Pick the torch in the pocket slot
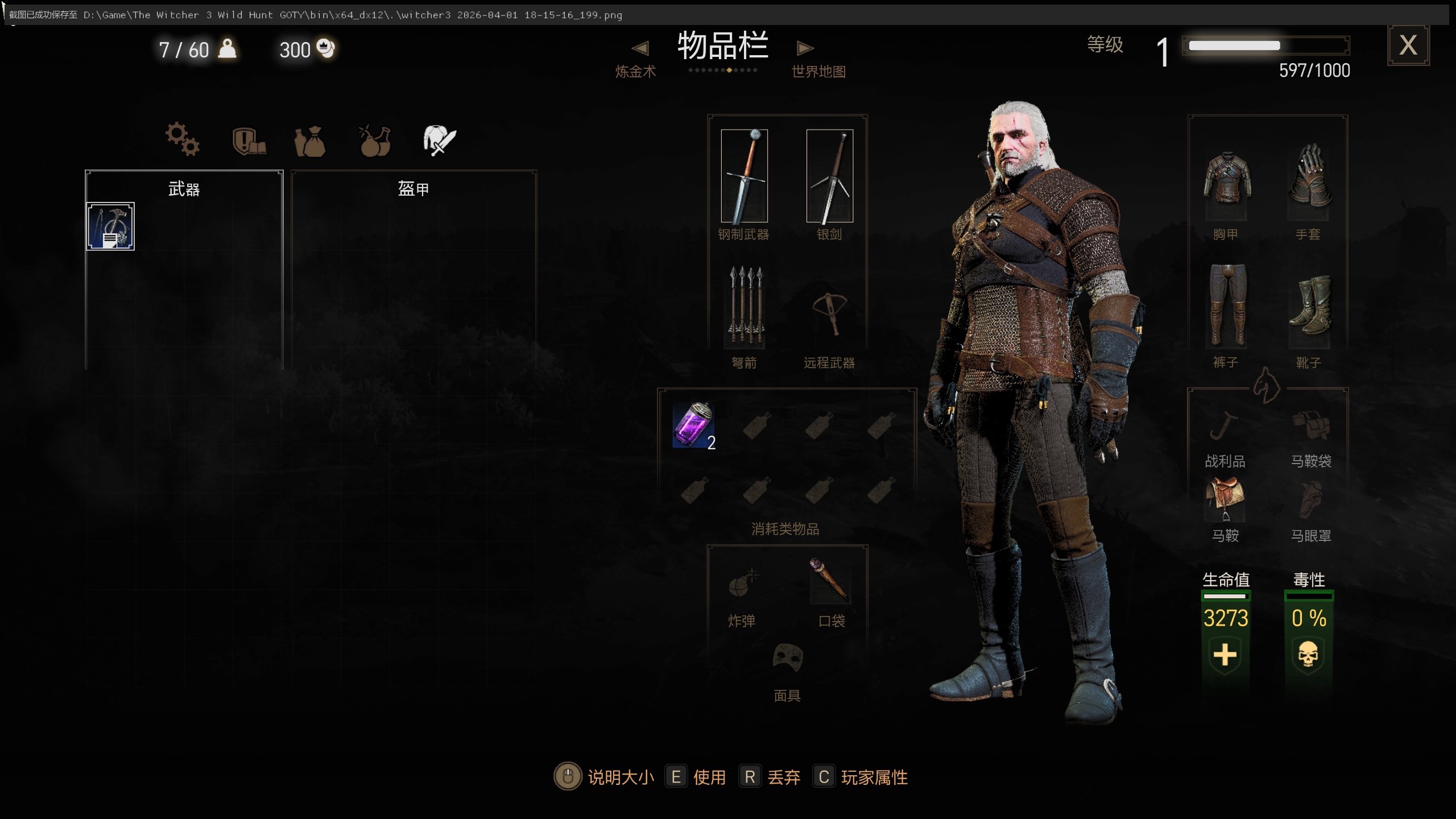 pyautogui.click(x=829, y=580)
